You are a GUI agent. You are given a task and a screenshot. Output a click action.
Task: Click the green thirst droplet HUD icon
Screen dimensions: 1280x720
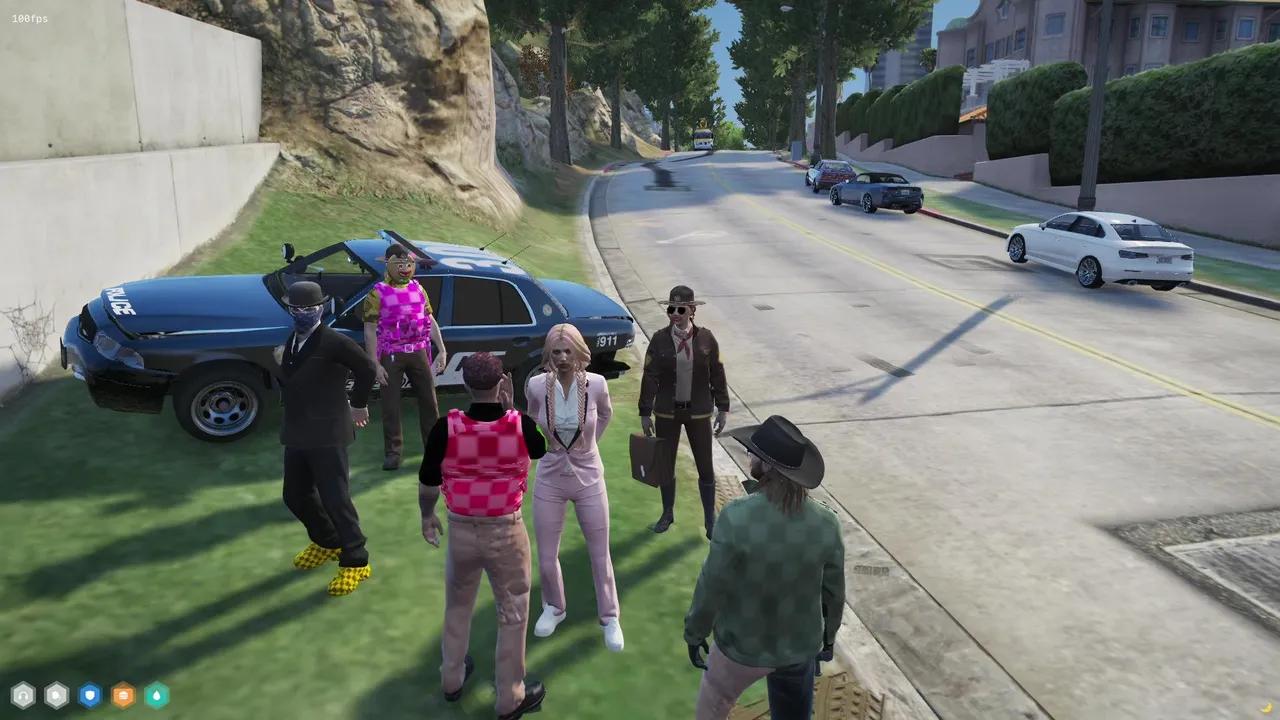click(156, 695)
